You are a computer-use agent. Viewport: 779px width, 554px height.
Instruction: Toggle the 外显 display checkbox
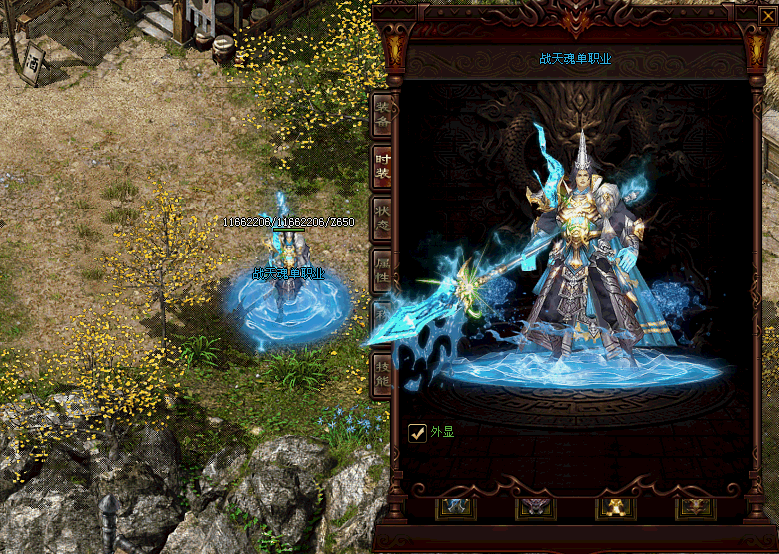[418, 433]
